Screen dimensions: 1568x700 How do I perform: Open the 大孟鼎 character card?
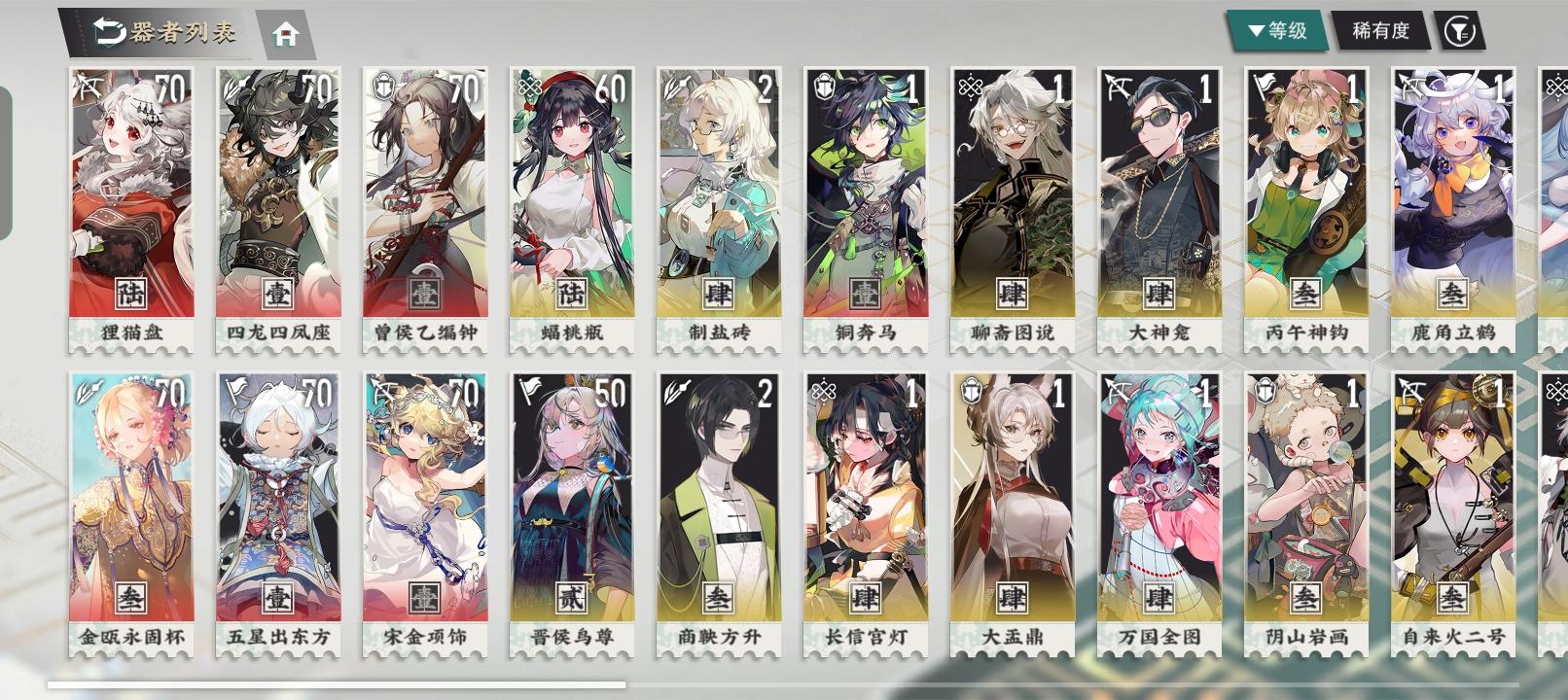1012,506
